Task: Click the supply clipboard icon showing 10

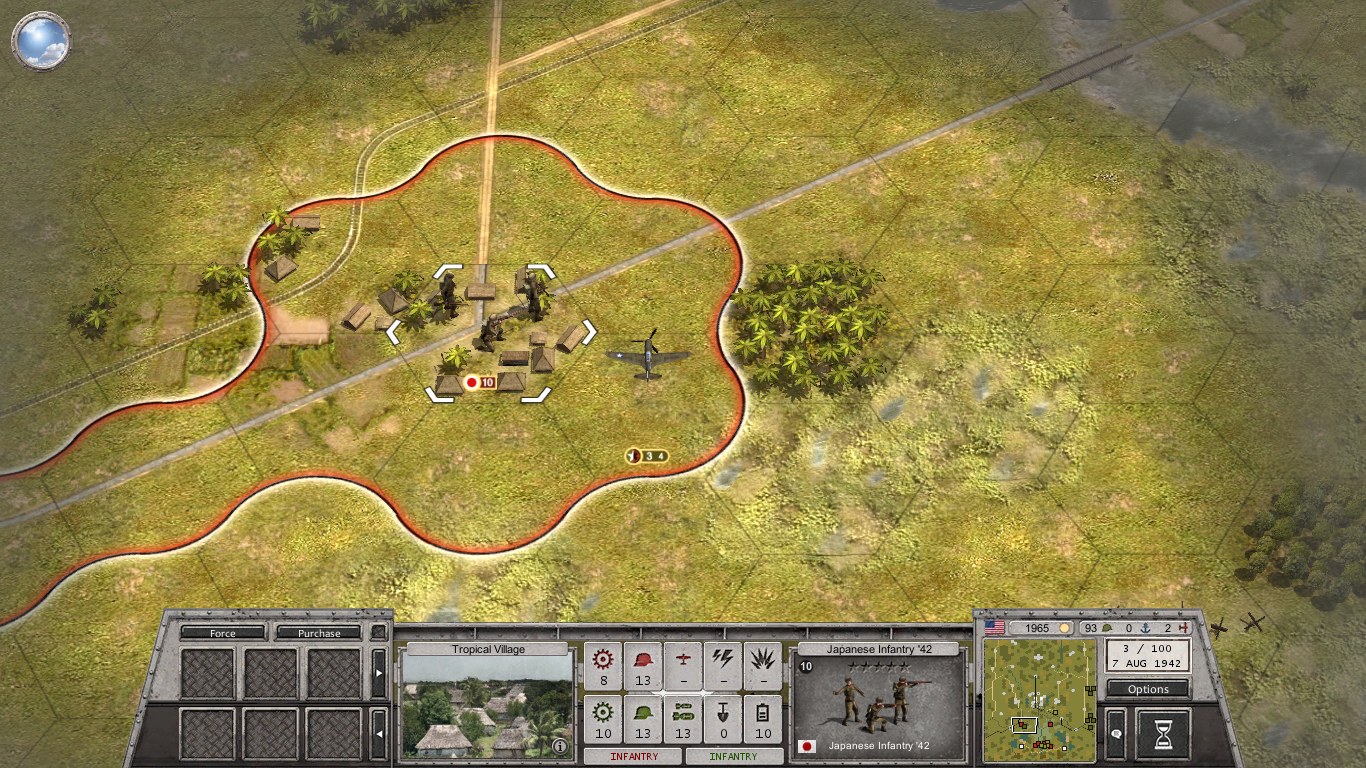Action: (x=763, y=718)
